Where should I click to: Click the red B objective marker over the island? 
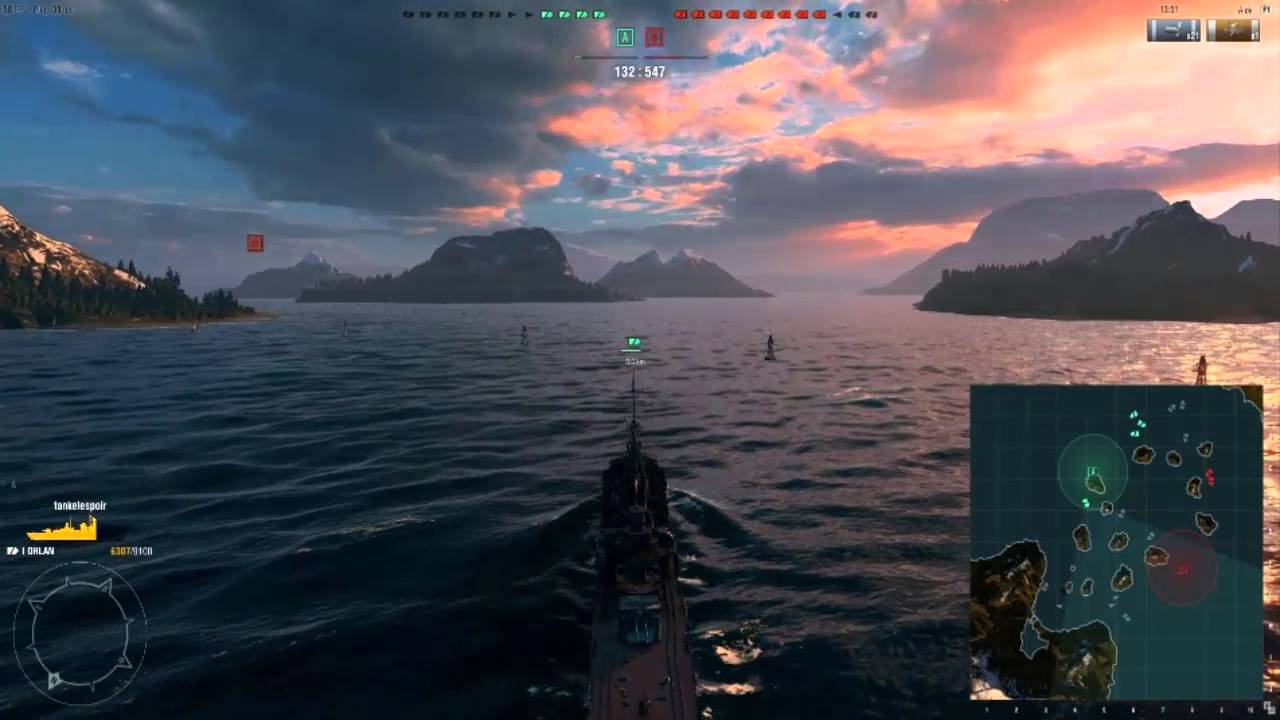point(255,242)
